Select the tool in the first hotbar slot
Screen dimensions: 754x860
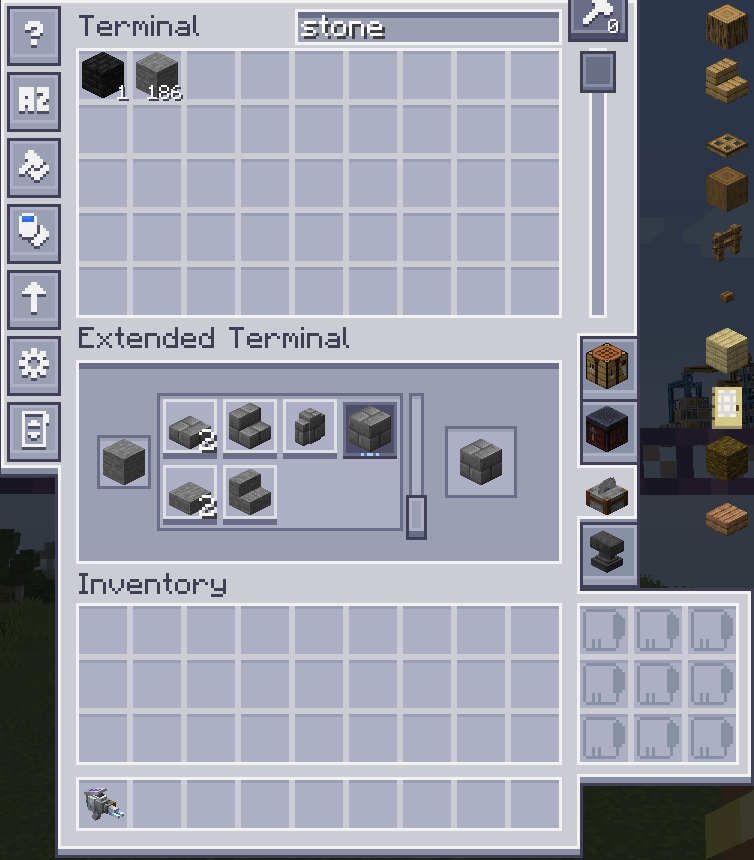coord(103,805)
